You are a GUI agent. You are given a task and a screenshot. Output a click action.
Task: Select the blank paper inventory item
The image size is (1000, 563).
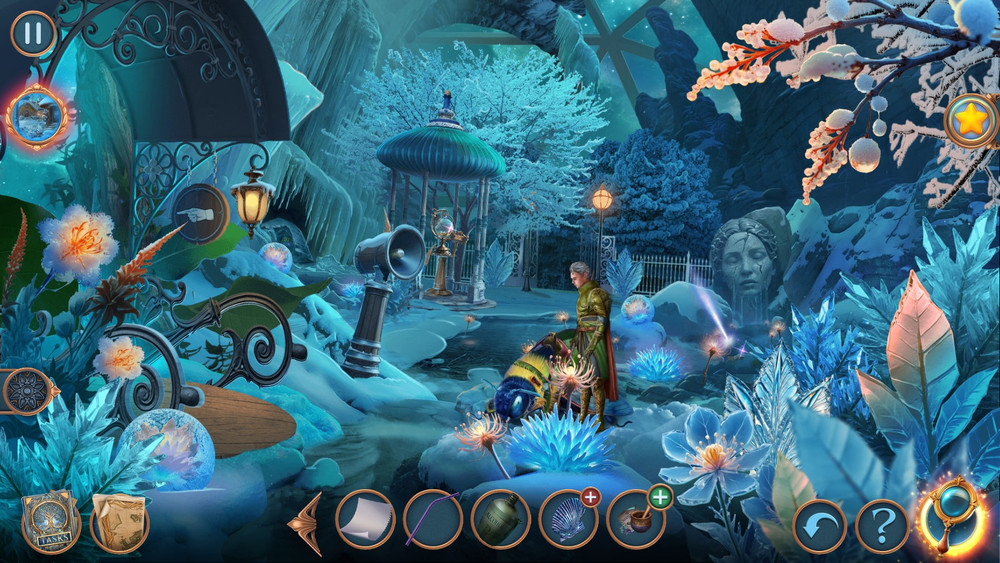coord(365,519)
